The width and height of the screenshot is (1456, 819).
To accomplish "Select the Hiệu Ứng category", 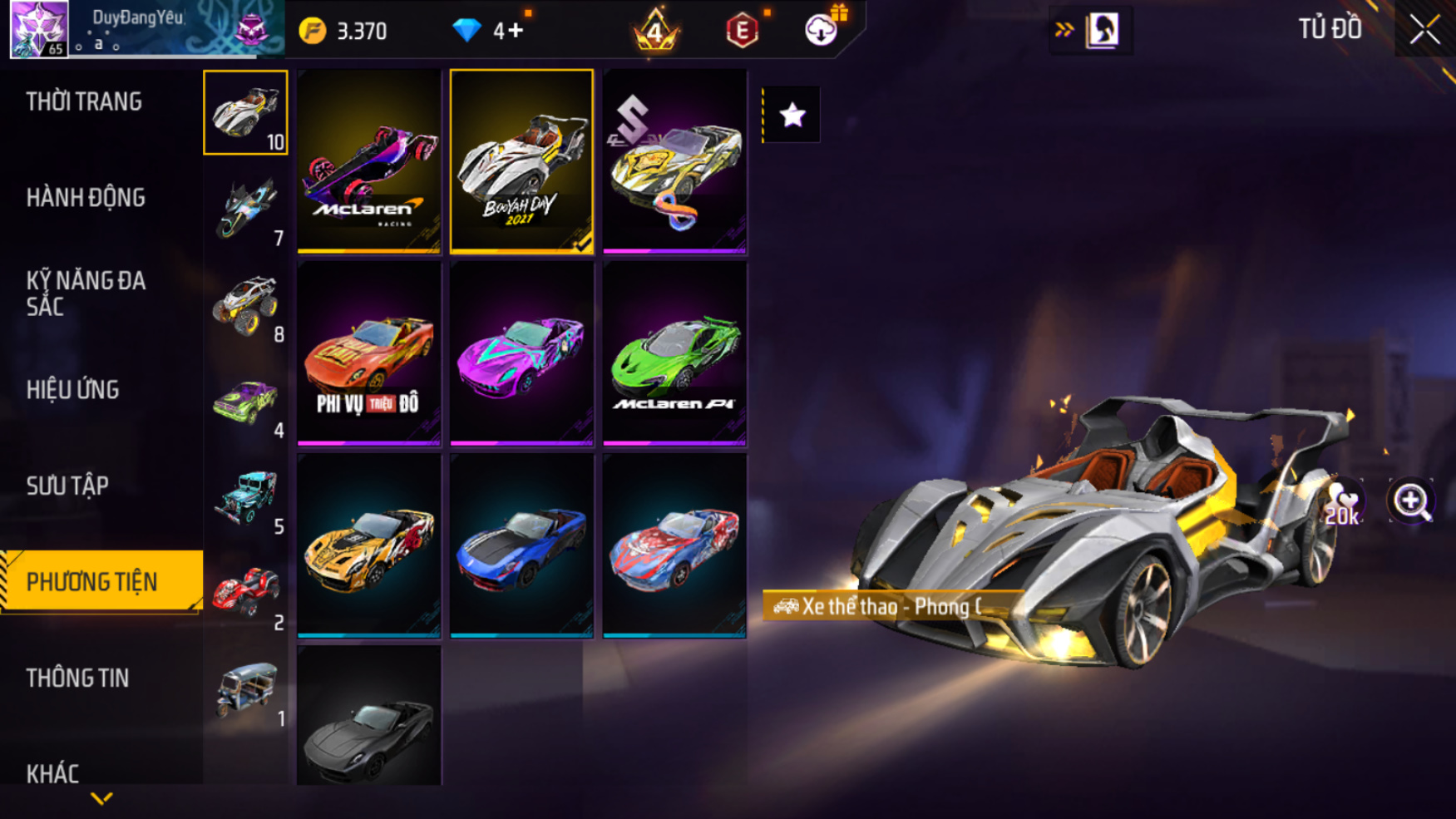I will click(x=73, y=389).
